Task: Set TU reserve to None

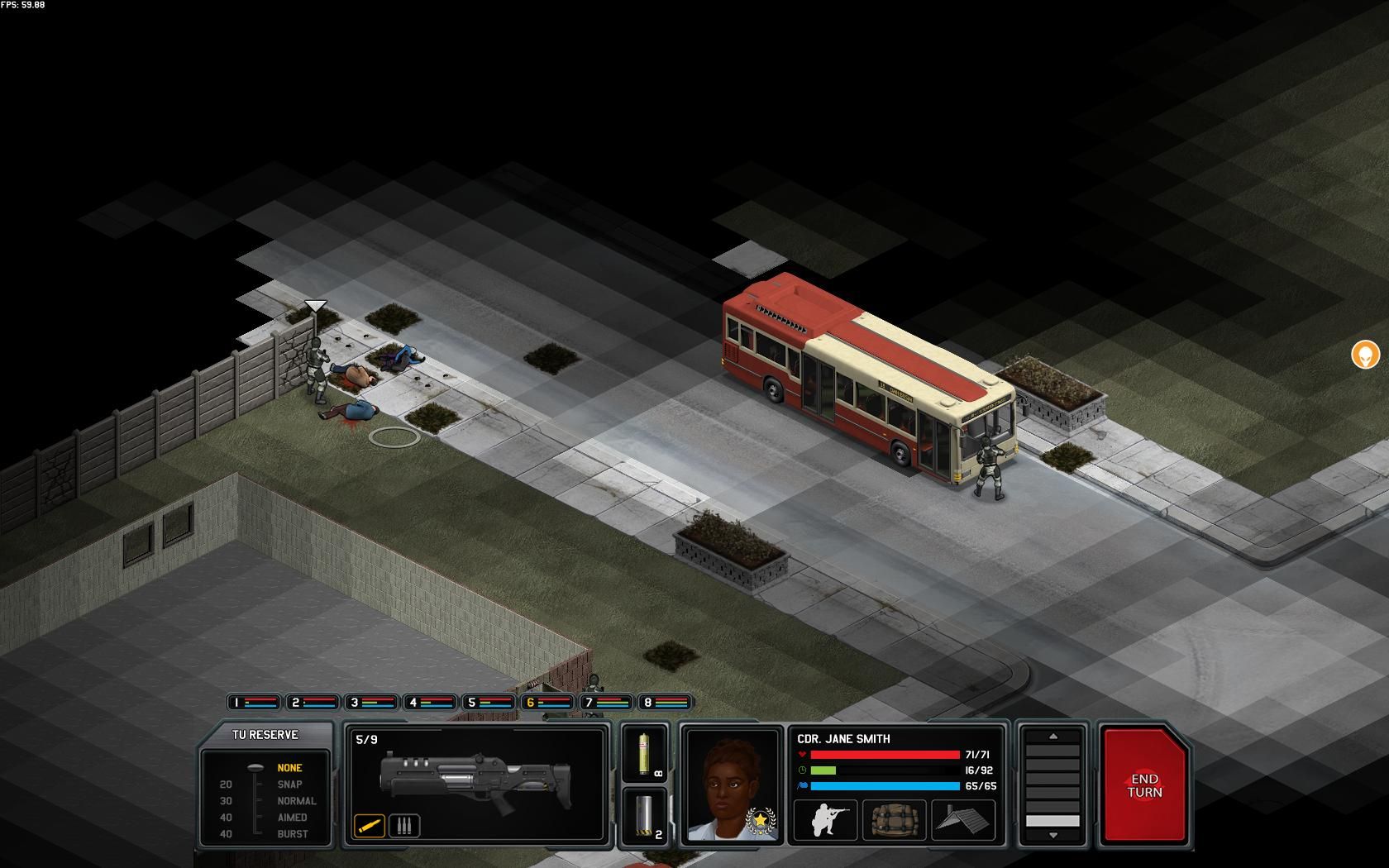Action: 289,768
